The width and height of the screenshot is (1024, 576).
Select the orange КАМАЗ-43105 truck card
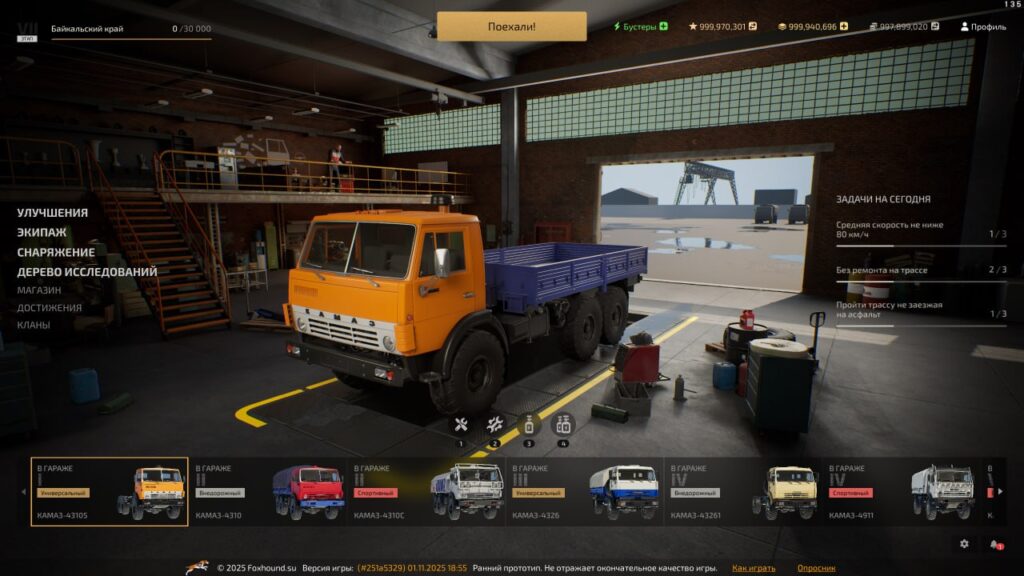click(x=109, y=492)
